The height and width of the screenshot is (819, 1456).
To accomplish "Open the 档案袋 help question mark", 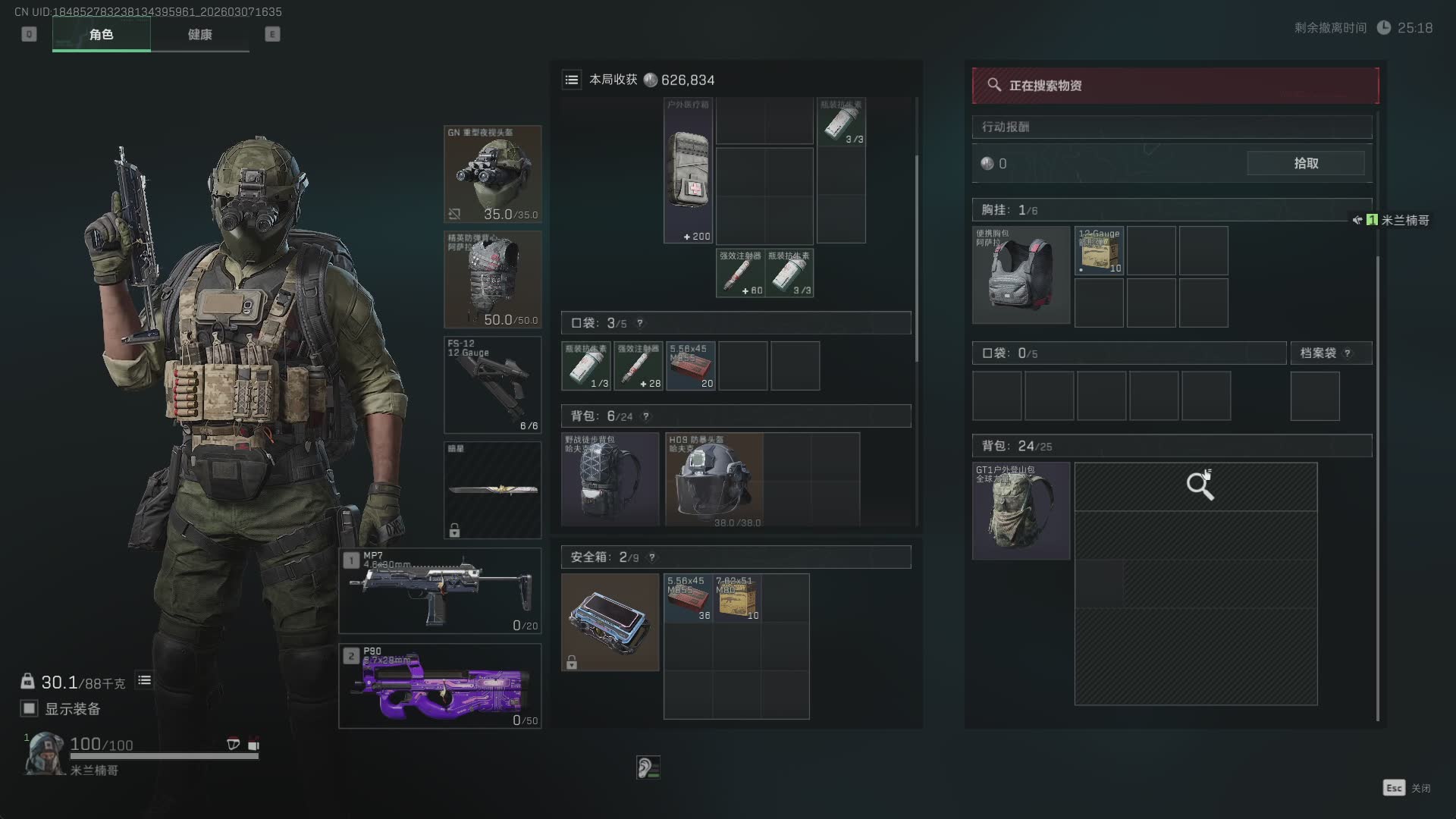I will [x=1348, y=353].
